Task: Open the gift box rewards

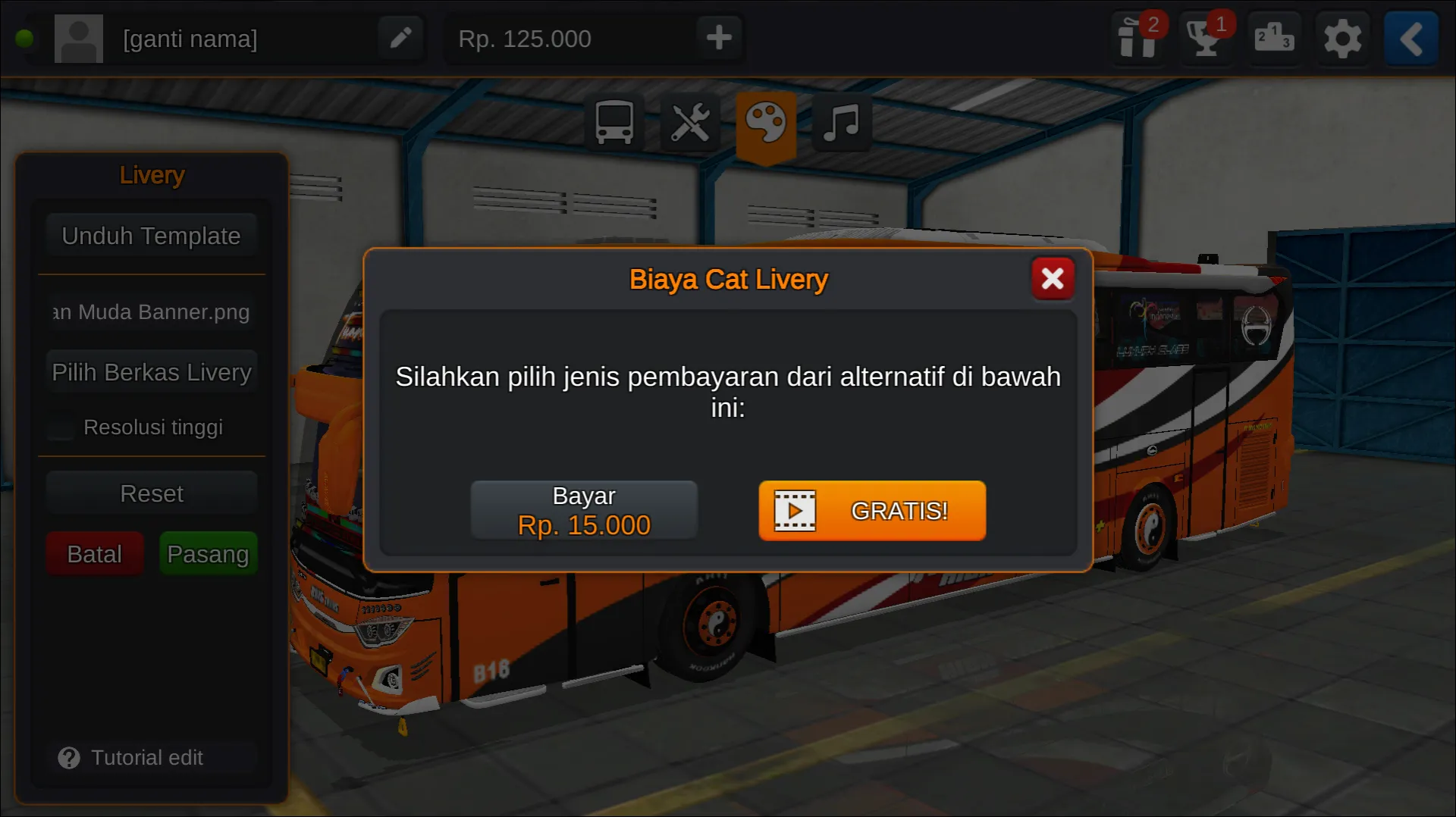Action: tap(1137, 38)
